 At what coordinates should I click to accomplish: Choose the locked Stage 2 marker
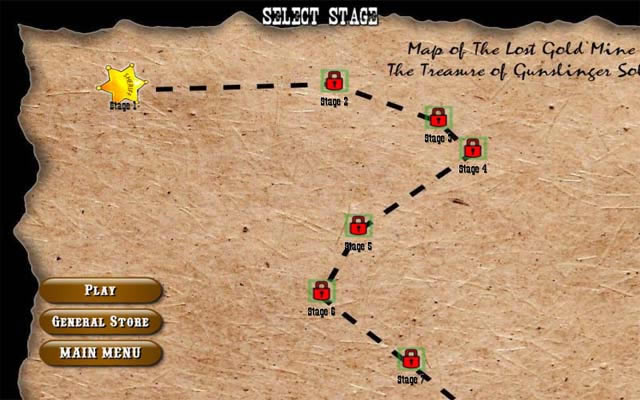333,81
